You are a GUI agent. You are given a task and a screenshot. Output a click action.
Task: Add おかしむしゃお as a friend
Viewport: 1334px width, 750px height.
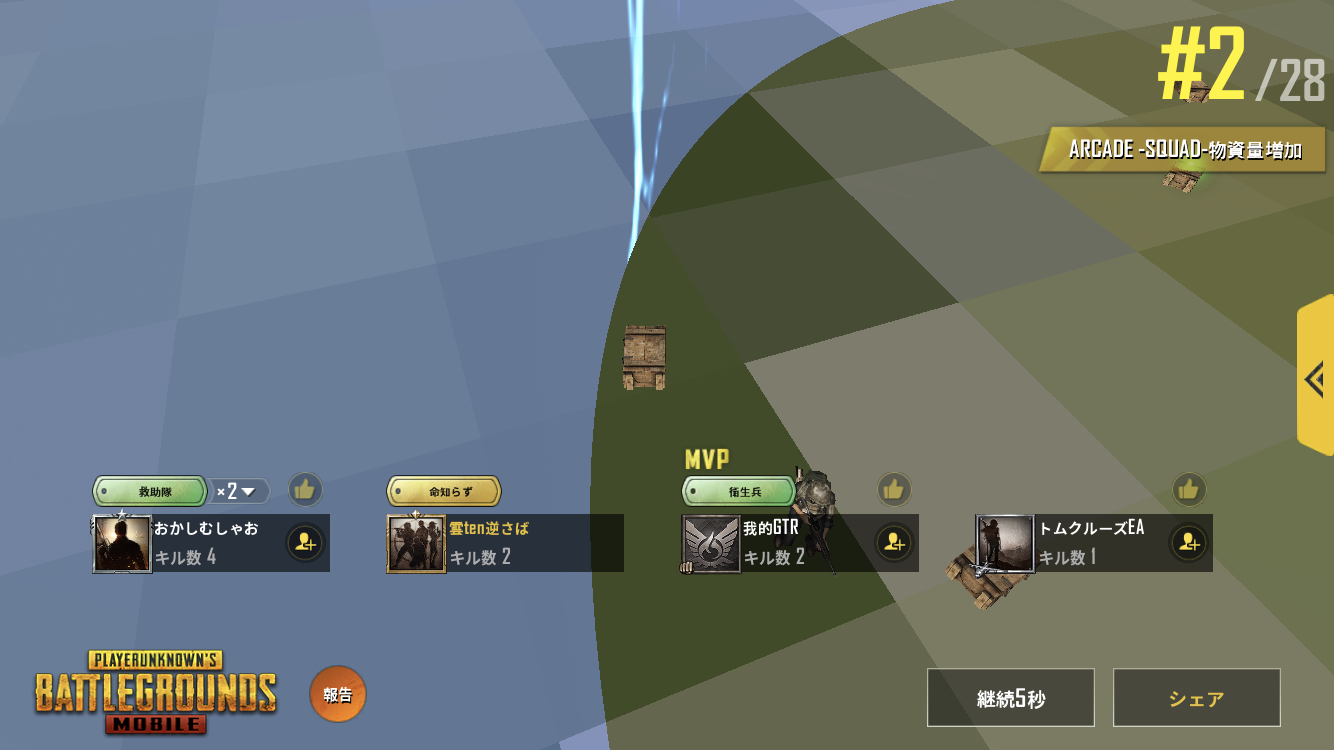(x=305, y=543)
